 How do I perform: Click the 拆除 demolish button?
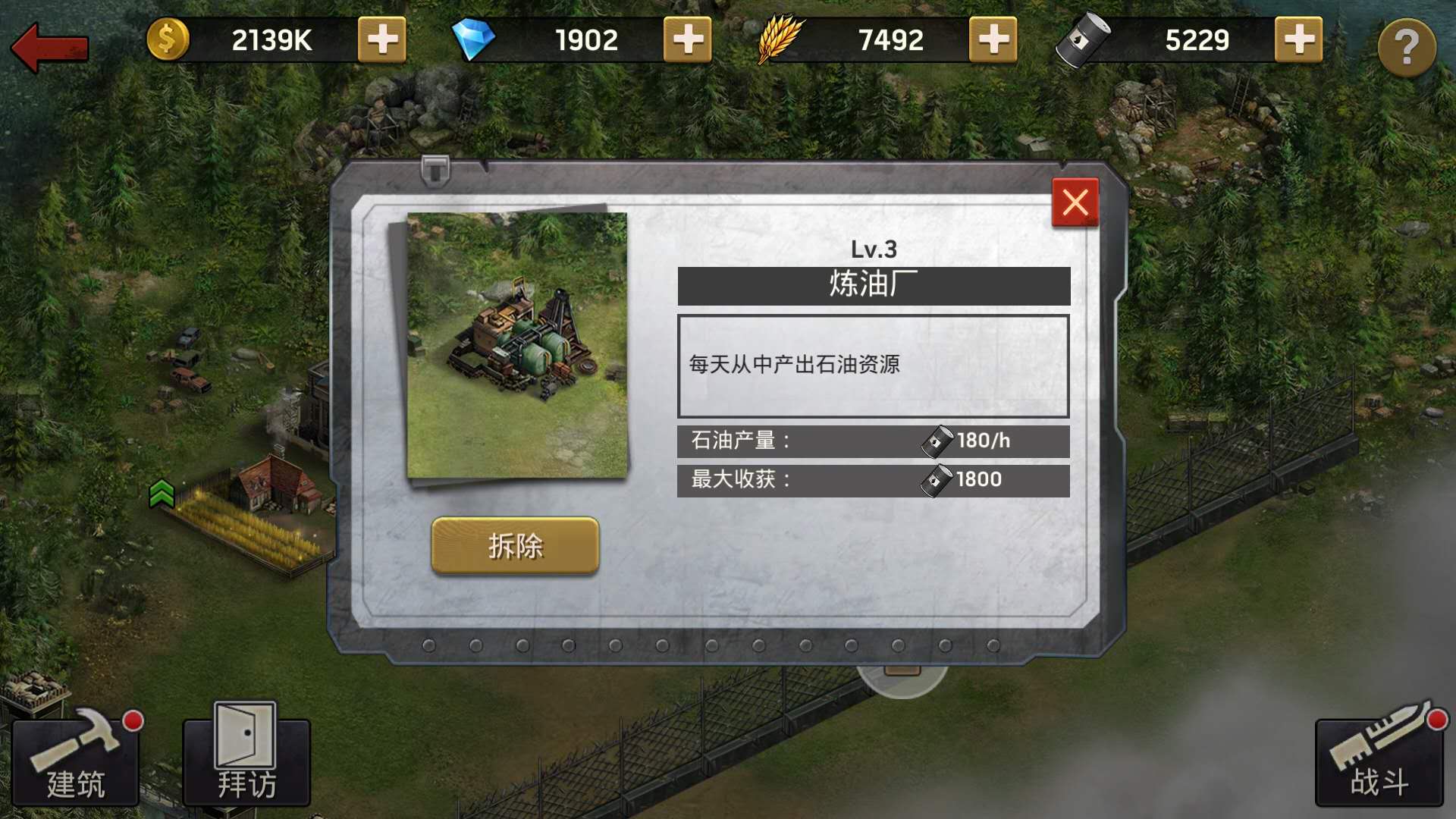tap(515, 545)
